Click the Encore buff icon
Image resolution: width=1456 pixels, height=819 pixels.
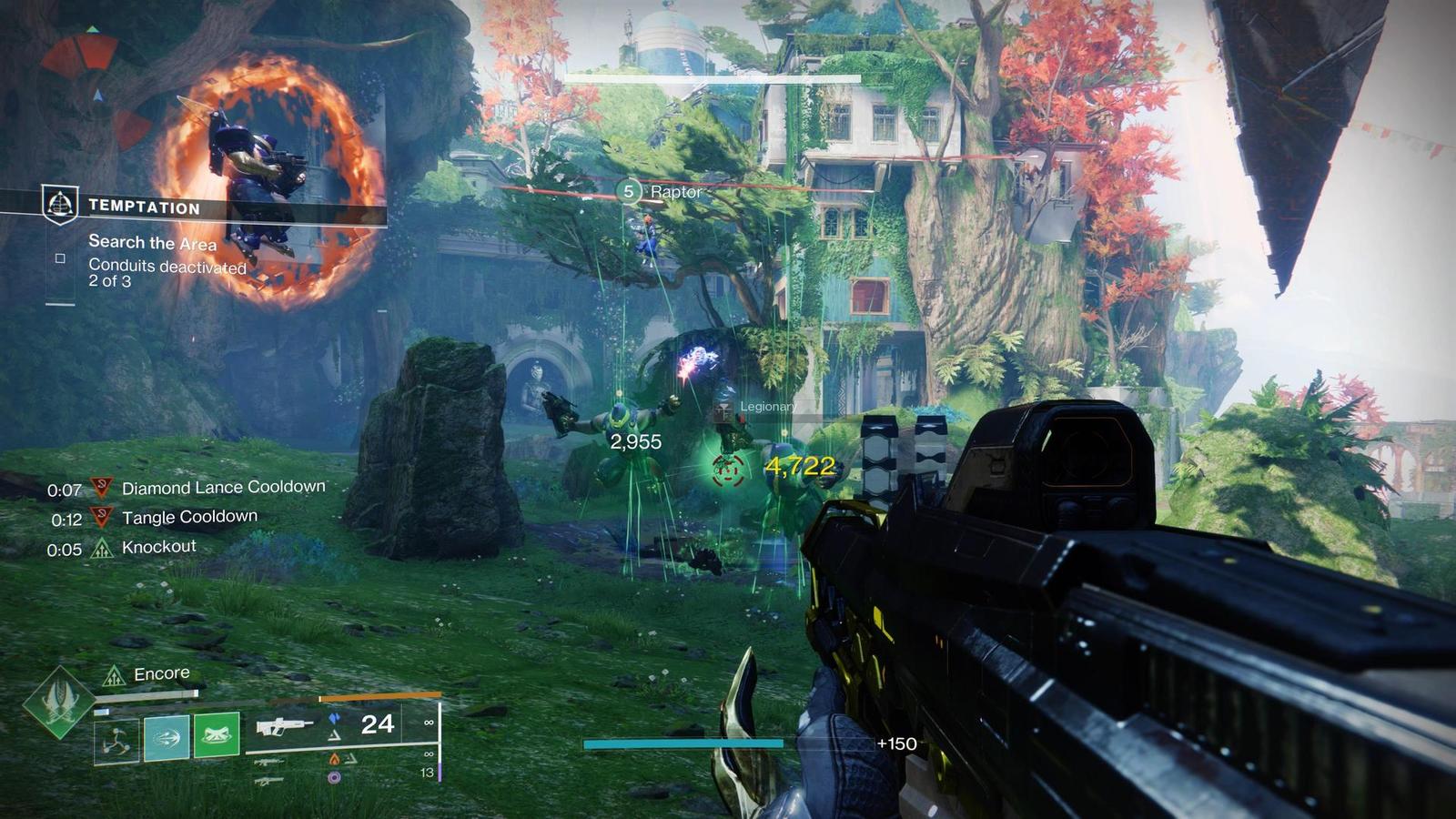114,674
